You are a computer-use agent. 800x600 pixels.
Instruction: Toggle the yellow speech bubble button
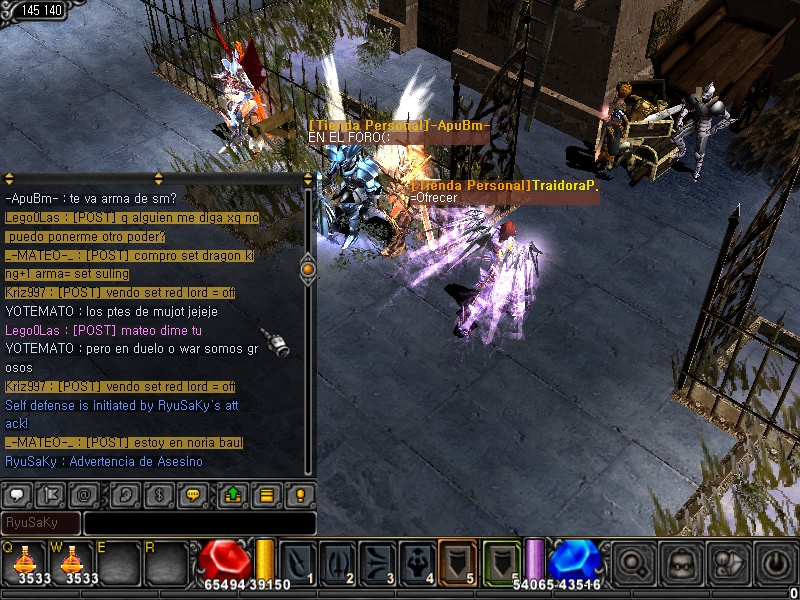tap(195, 494)
